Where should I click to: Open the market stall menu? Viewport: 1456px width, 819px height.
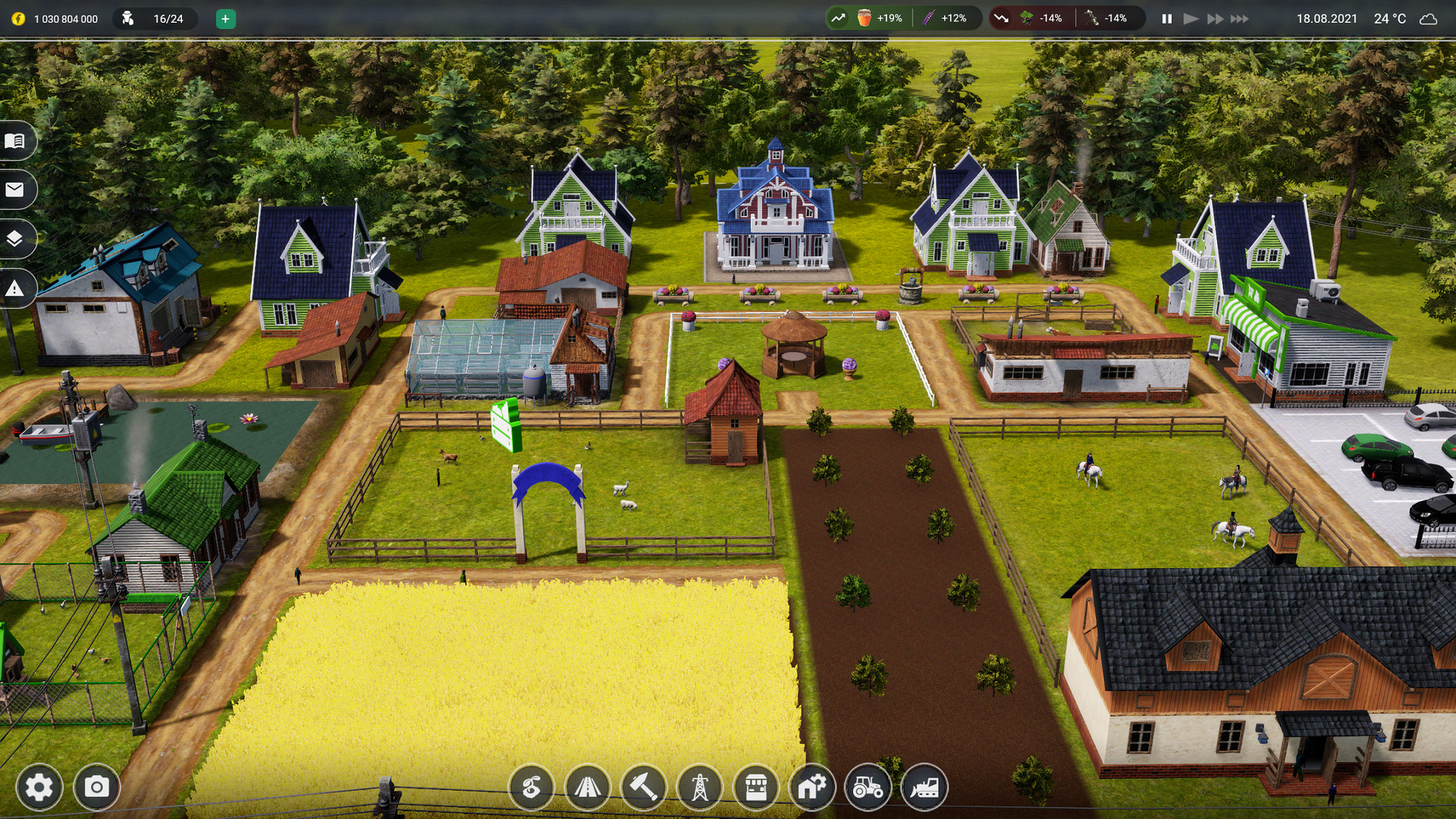[757, 788]
